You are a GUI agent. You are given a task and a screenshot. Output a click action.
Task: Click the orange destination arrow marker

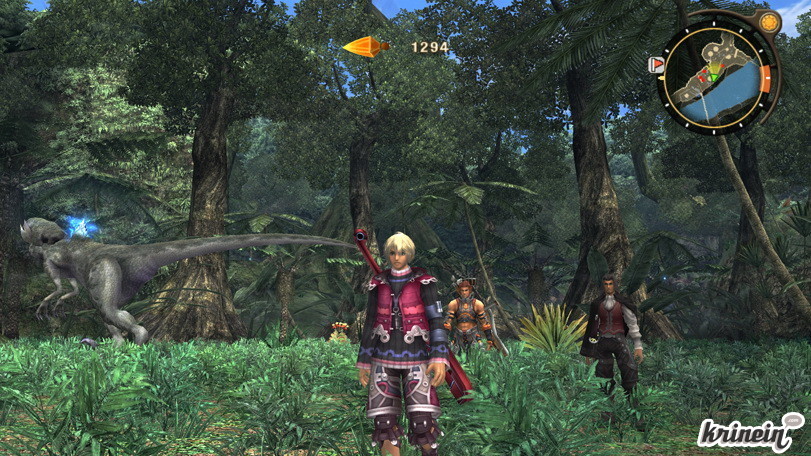click(x=366, y=46)
